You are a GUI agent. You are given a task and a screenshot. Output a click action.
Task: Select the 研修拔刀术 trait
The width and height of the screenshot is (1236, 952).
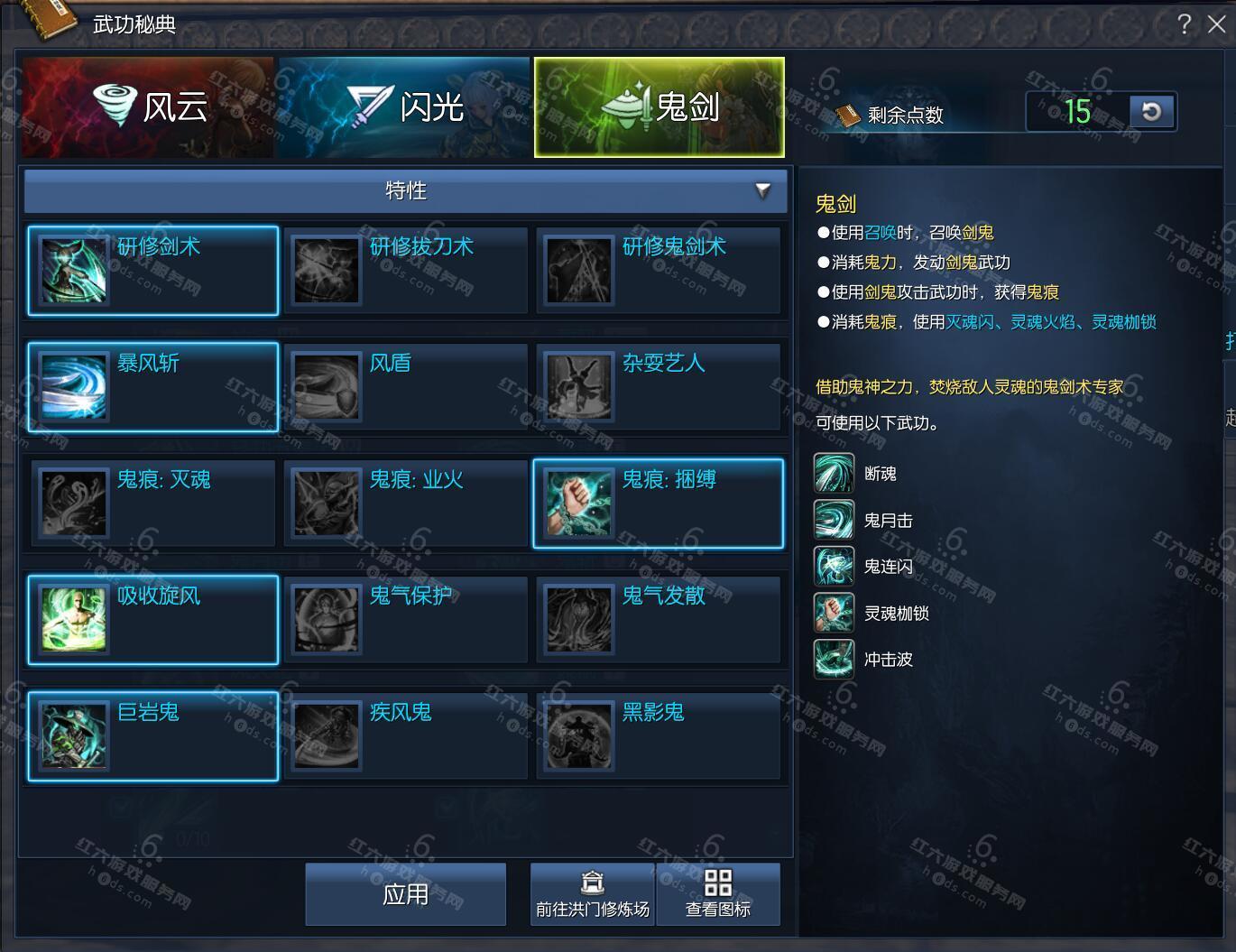pyautogui.click(x=406, y=271)
